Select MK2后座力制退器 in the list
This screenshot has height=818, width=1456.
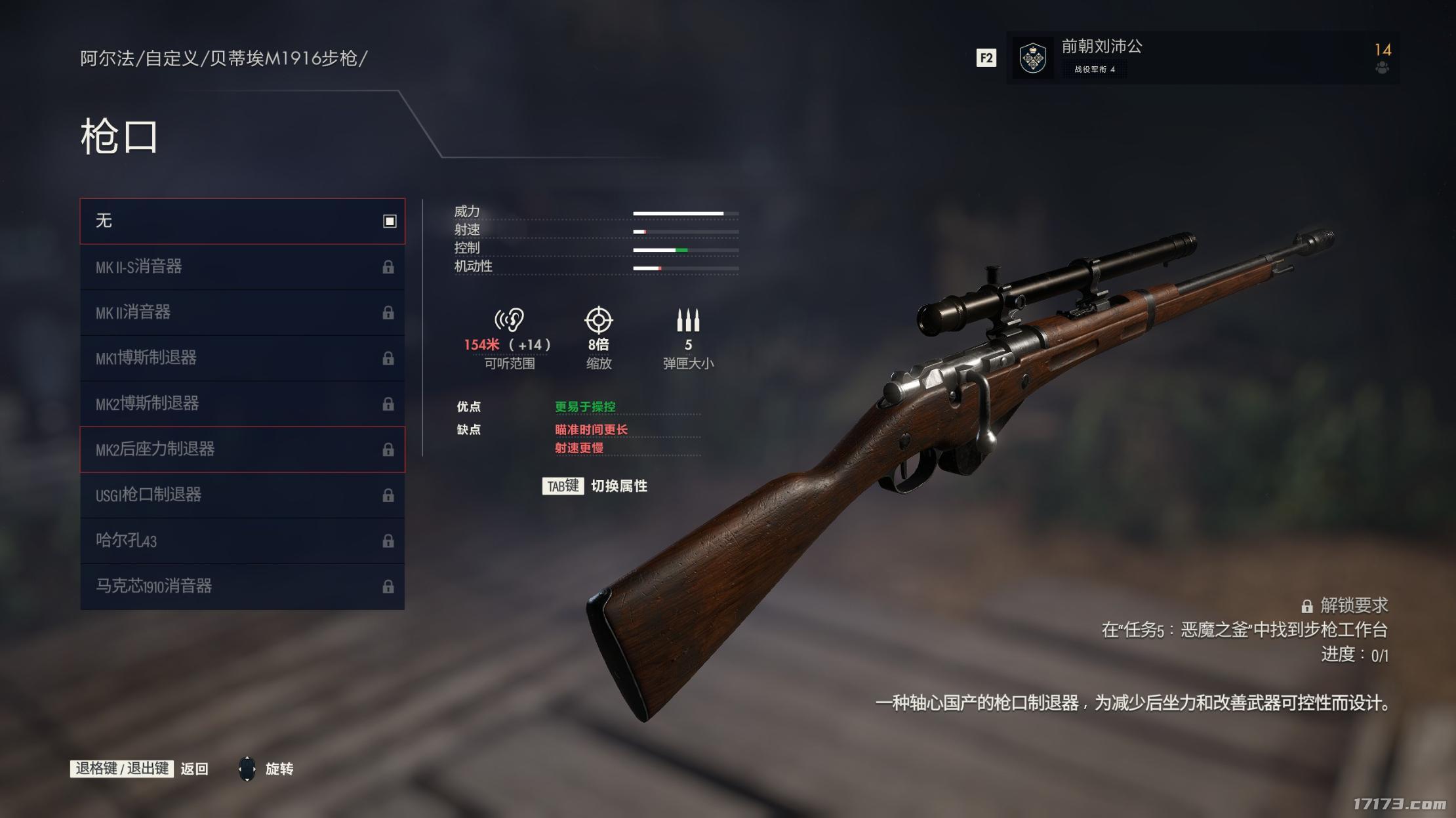[x=242, y=449]
